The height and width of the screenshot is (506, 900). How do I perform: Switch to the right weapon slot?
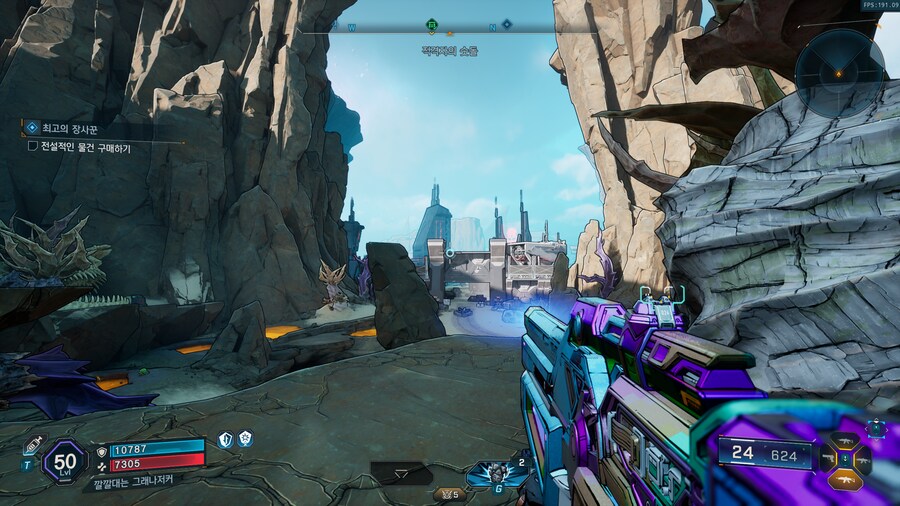pos(863,461)
